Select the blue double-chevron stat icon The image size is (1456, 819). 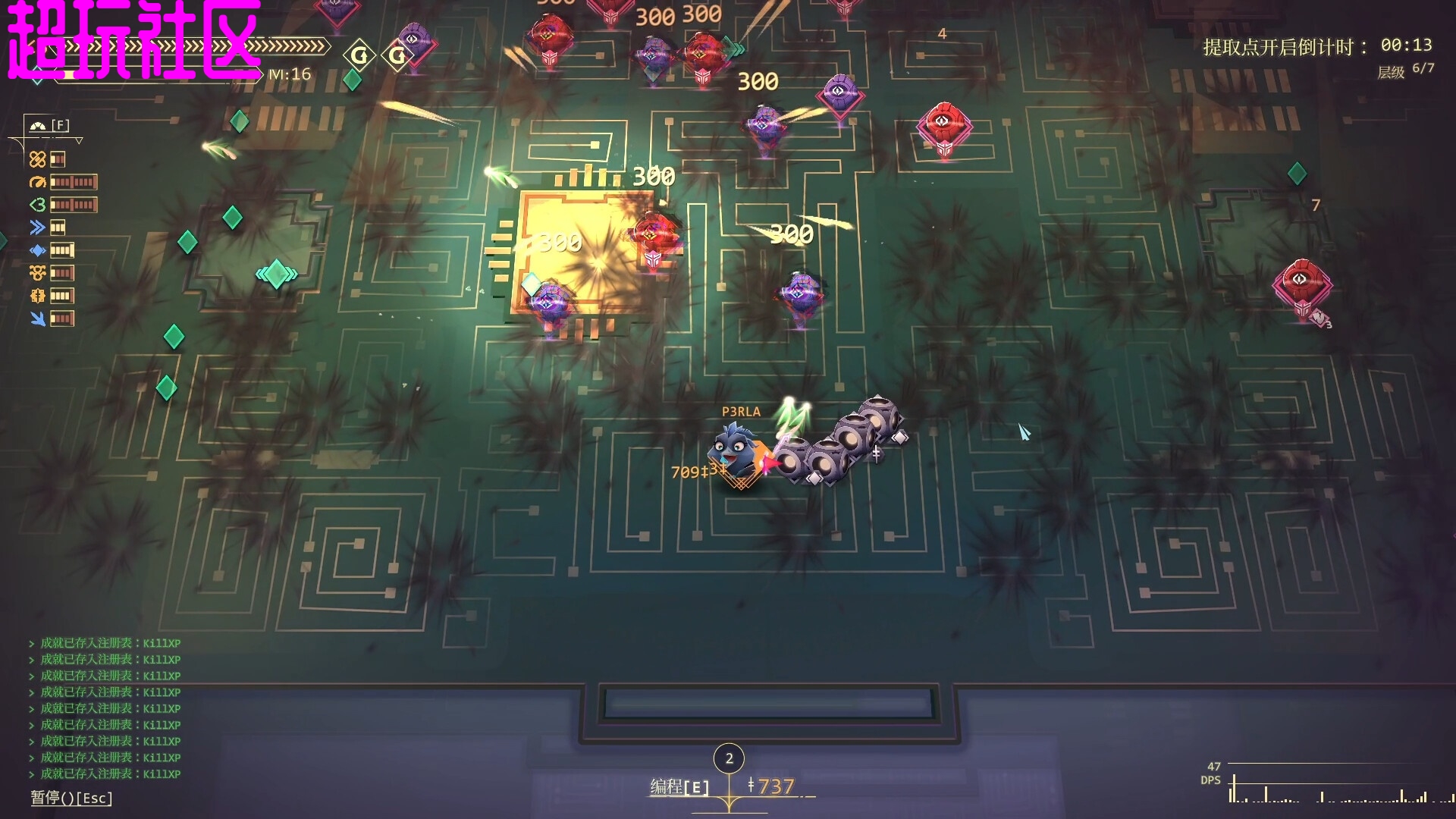[37, 227]
